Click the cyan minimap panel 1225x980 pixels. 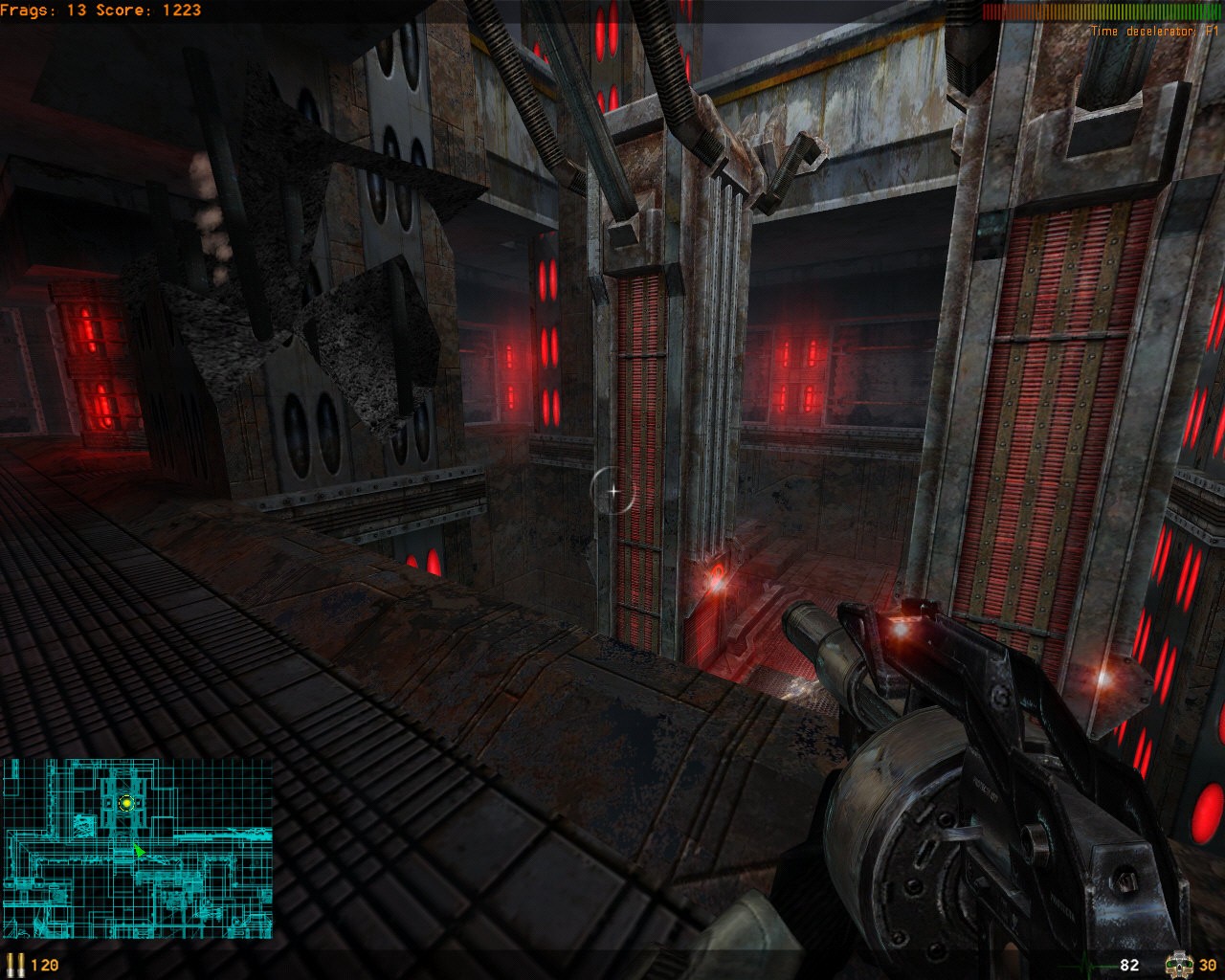(137, 848)
